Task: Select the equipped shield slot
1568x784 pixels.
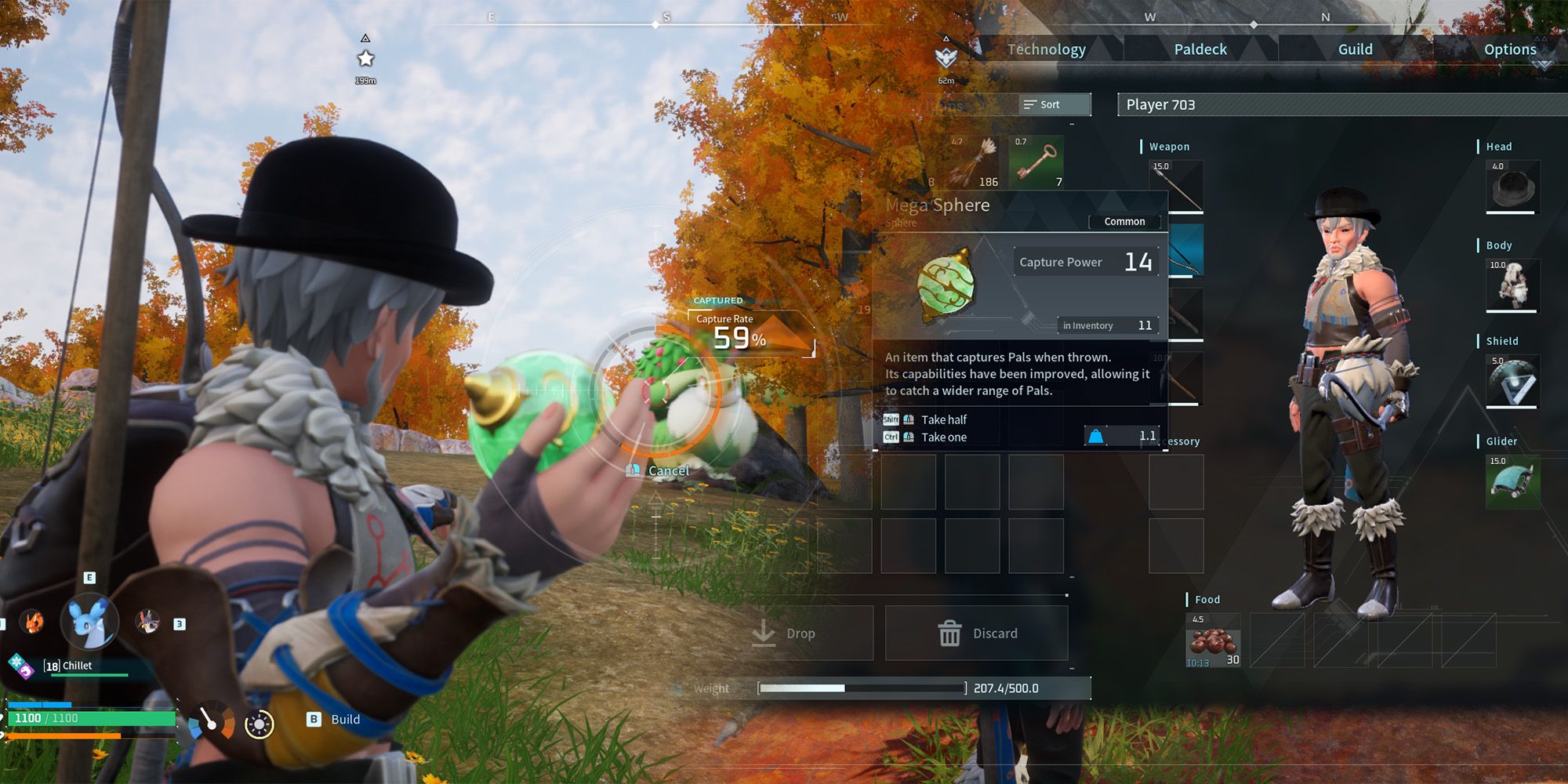Action: [x=1512, y=381]
